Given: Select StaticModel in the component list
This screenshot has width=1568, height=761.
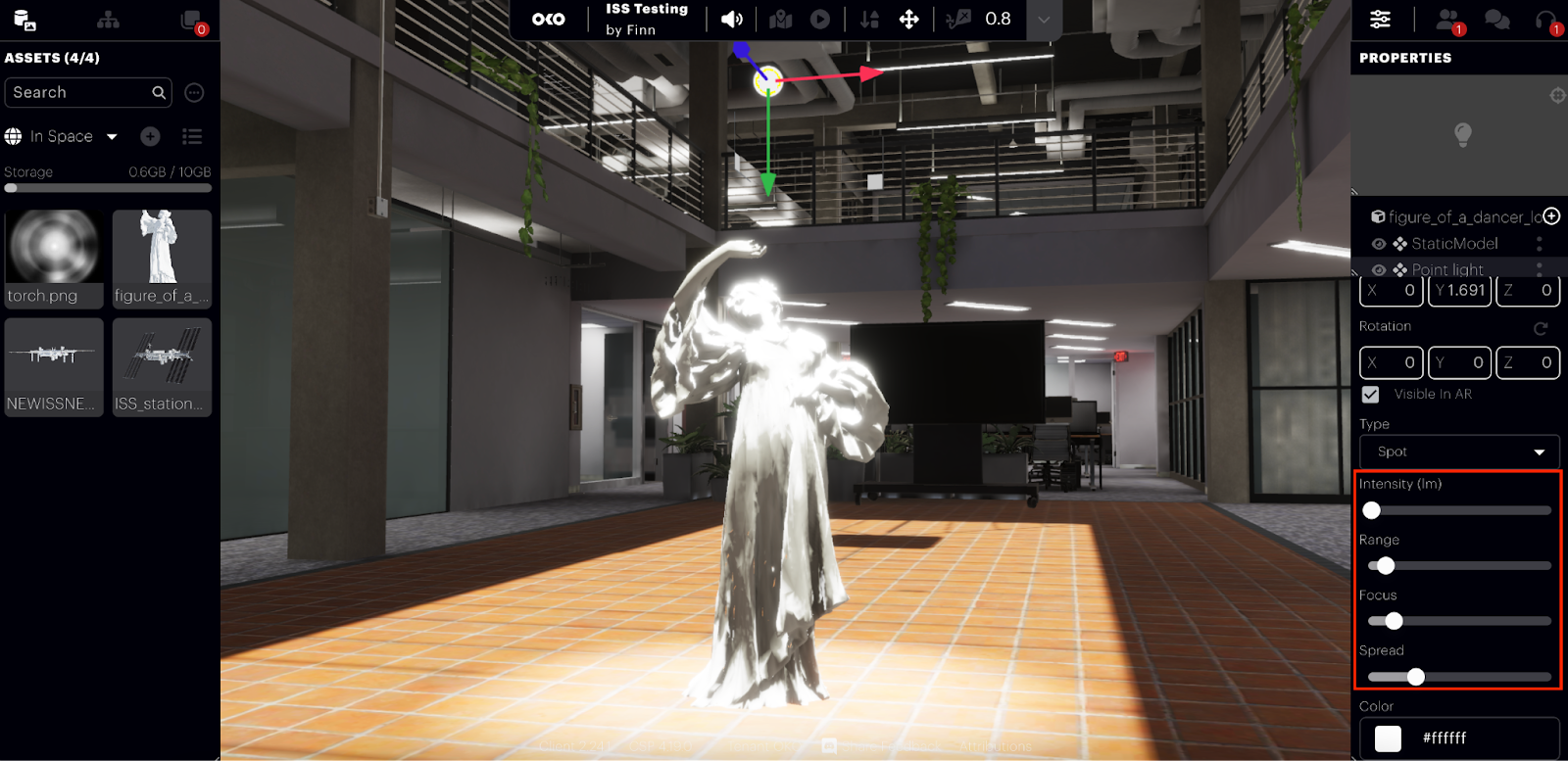Looking at the screenshot, I should [x=1454, y=244].
